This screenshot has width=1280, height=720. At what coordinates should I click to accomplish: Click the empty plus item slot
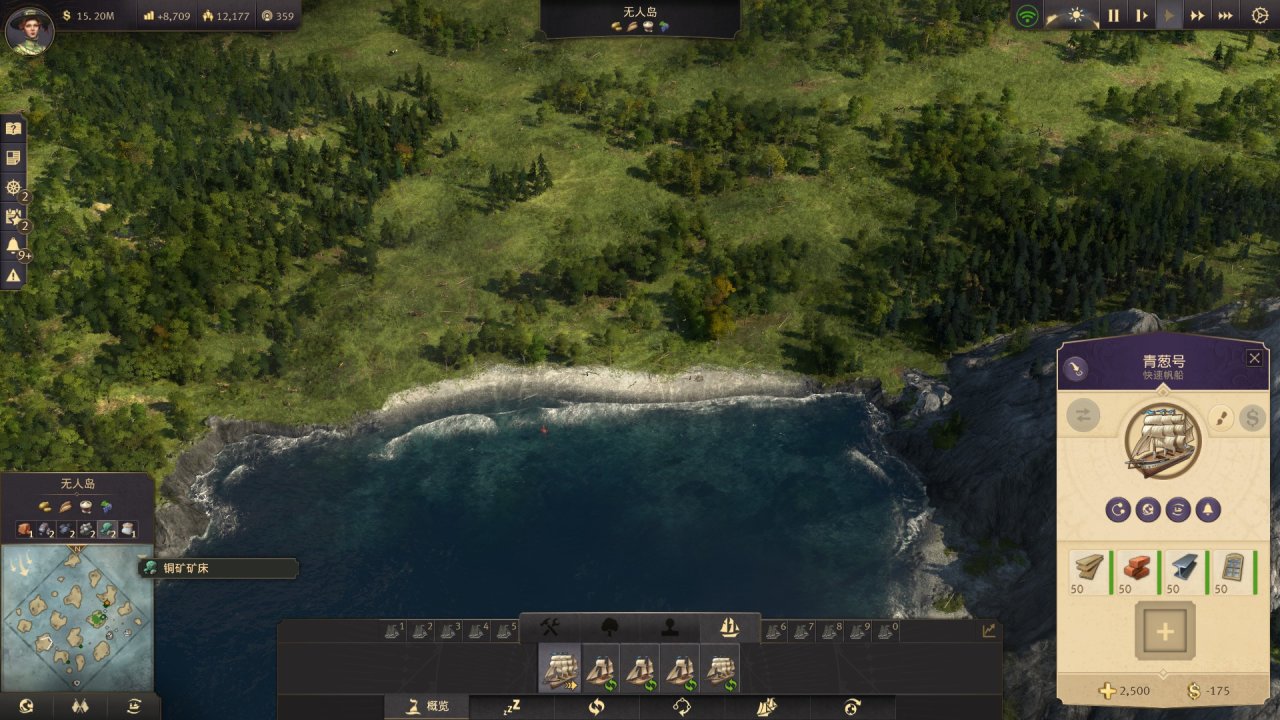pyautogui.click(x=1164, y=630)
